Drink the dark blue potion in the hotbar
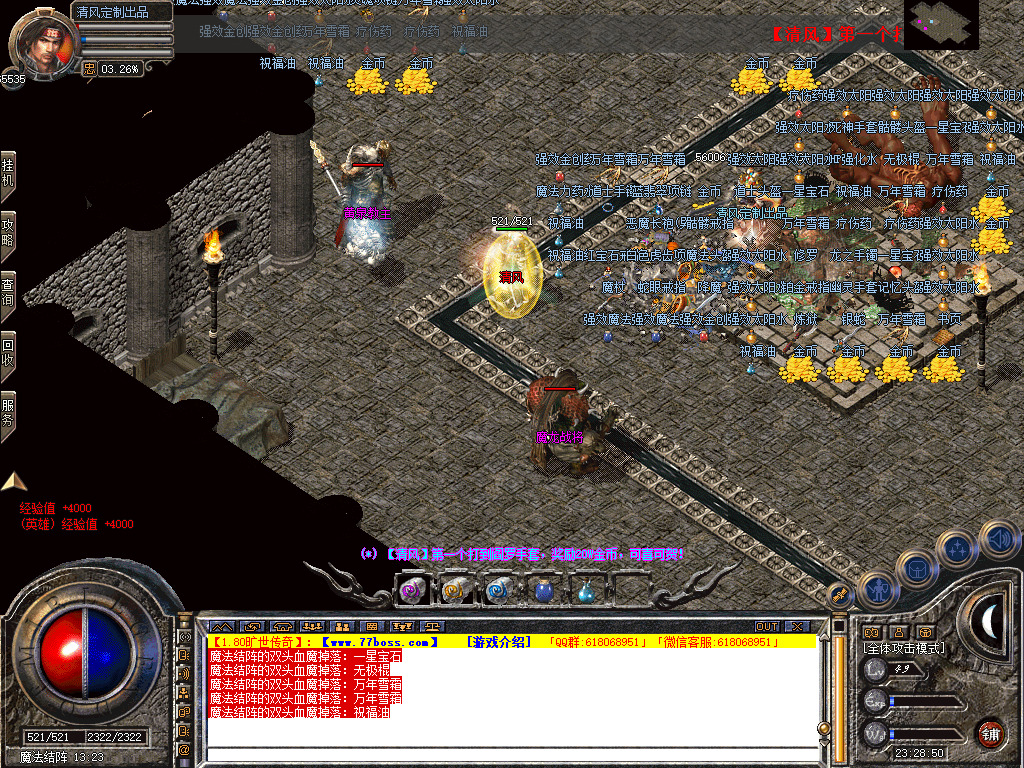 coord(543,591)
